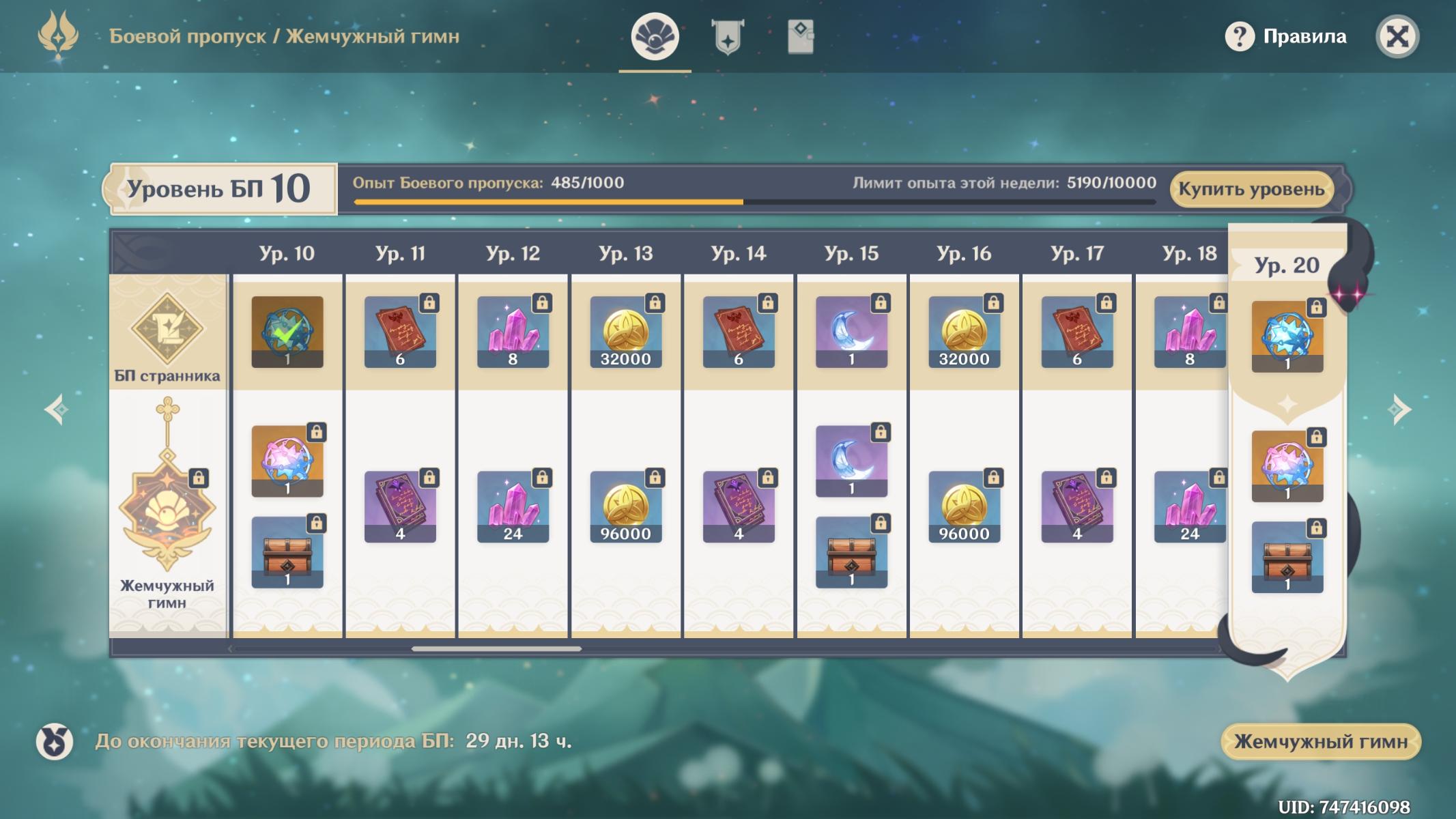Image resolution: width=1456 pixels, height=819 pixels.
Task: Select the claimed level 10 free reward
Action: click(287, 332)
